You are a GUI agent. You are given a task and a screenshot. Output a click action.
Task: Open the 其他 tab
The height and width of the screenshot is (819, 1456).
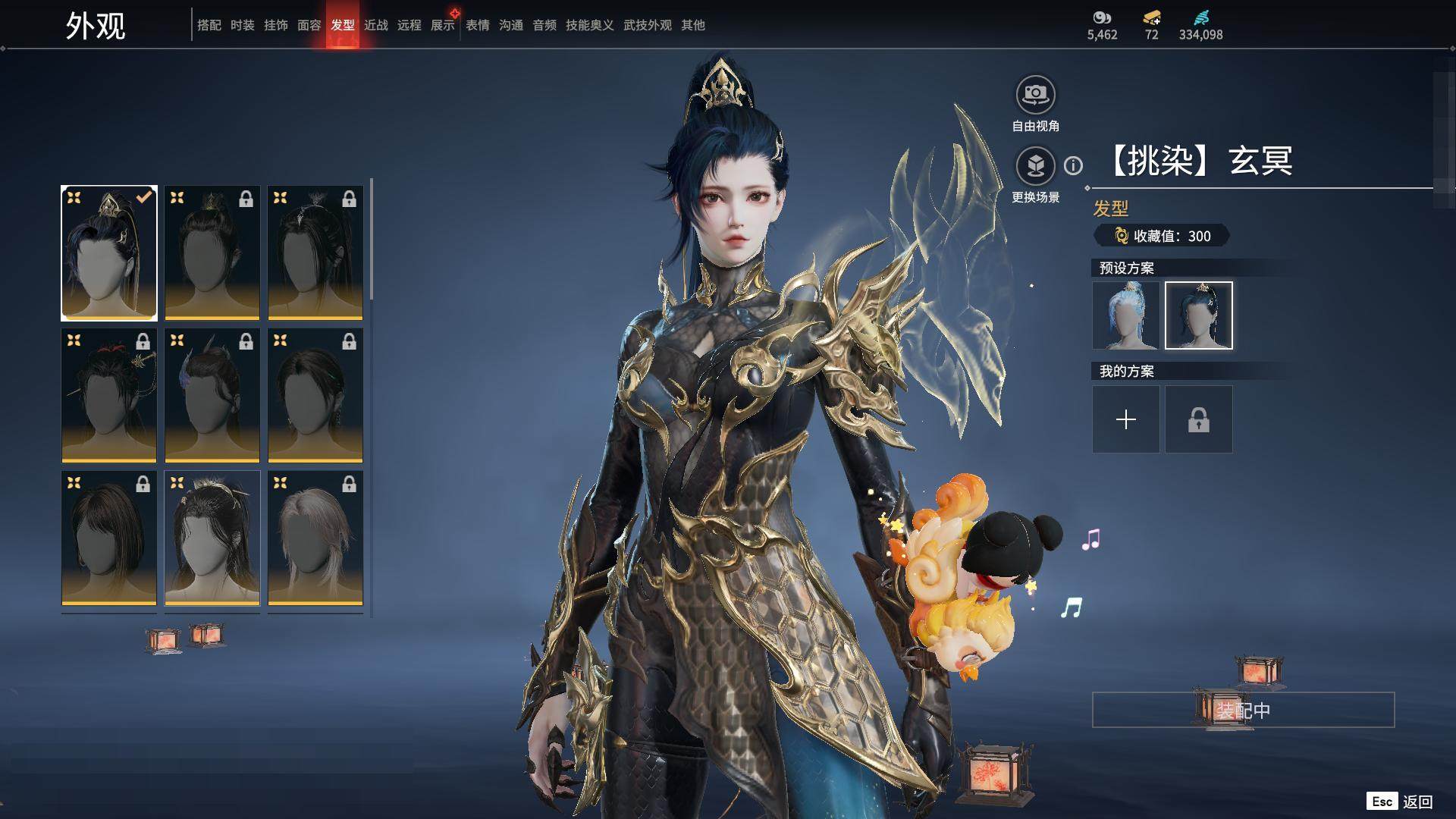(x=693, y=25)
